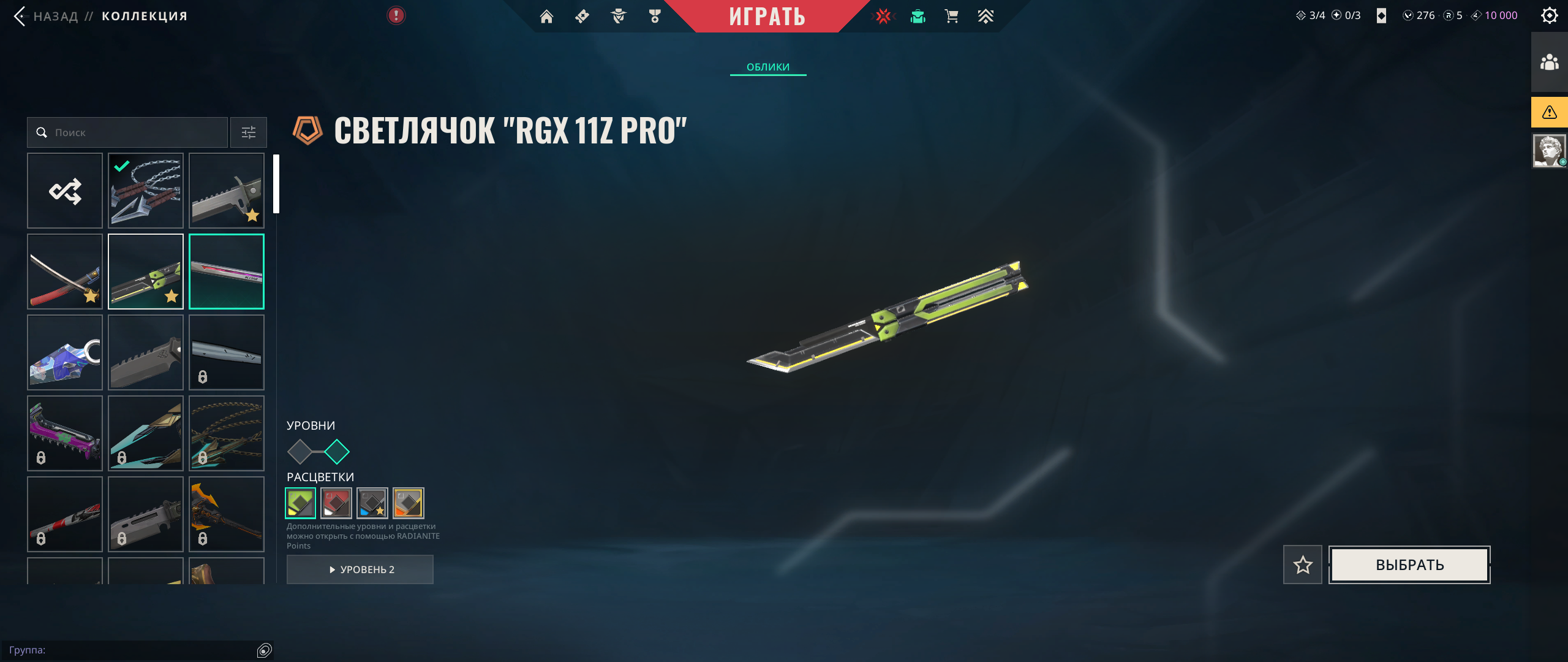Start a match with ИГРАТЬ
Image resolution: width=1568 pixels, height=662 pixels.
767,16
